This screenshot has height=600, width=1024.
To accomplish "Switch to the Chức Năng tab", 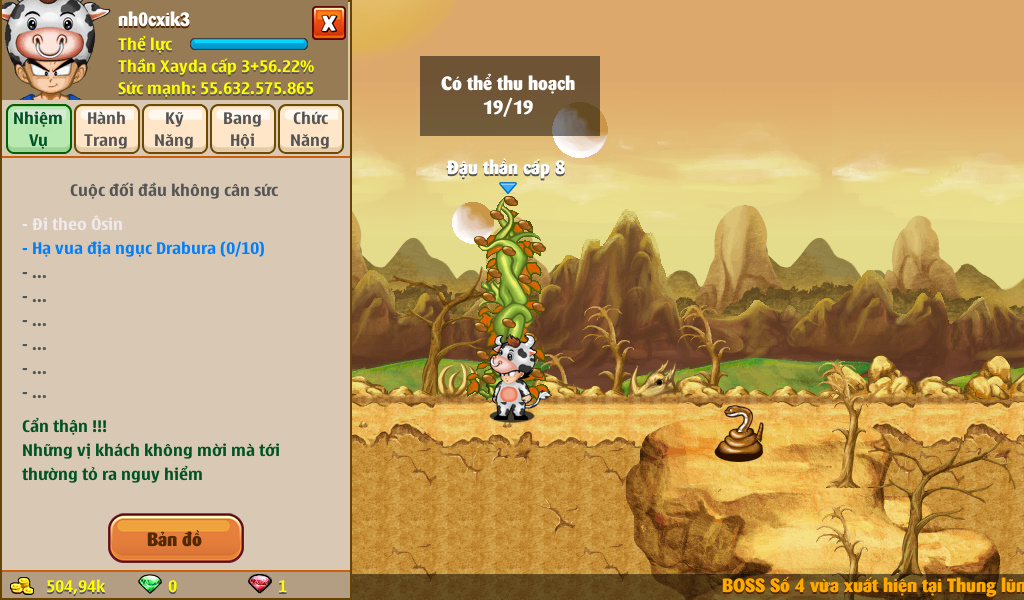I will (x=310, y=129).
